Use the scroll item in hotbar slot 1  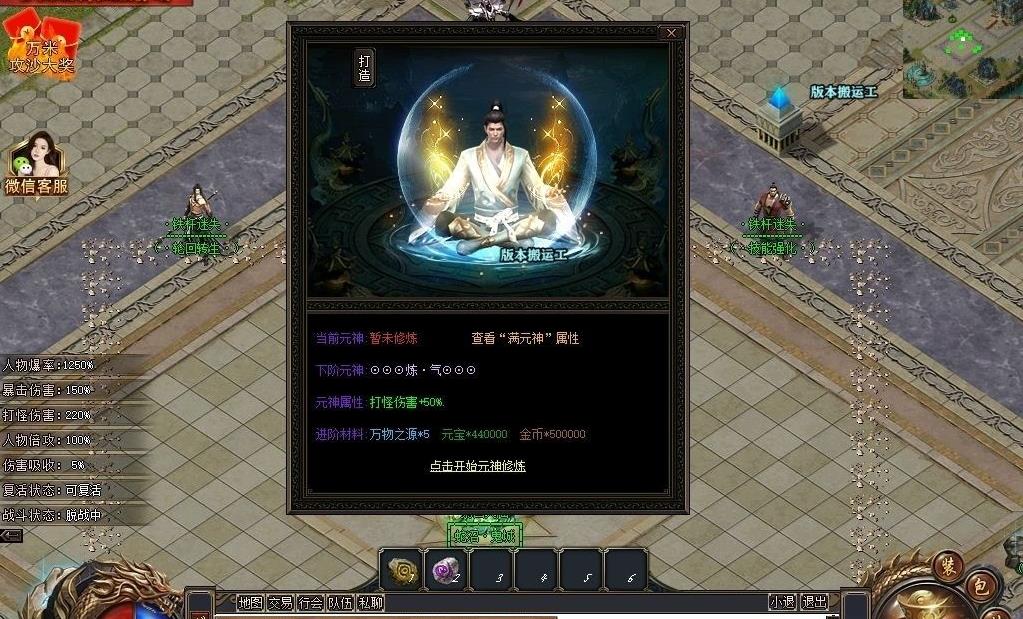(x=403, y=570)
